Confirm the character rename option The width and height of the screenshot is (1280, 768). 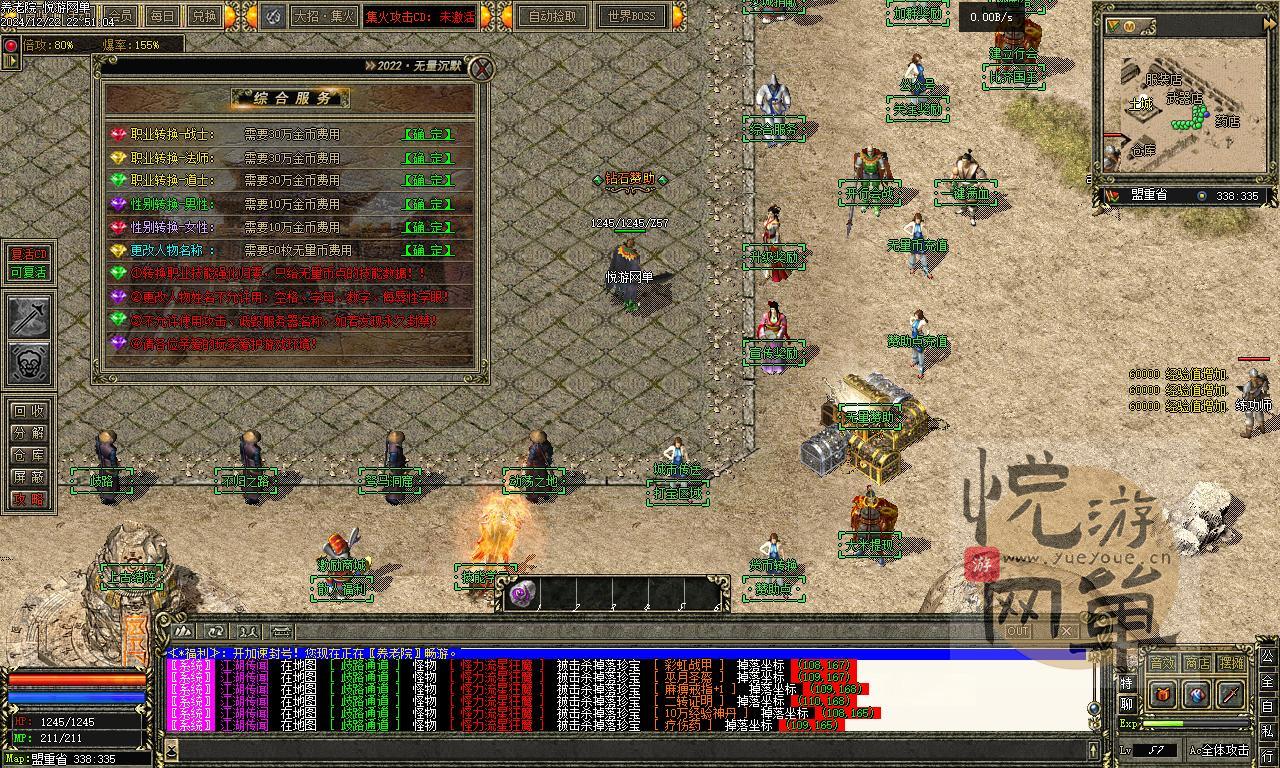tap(427, 250)
